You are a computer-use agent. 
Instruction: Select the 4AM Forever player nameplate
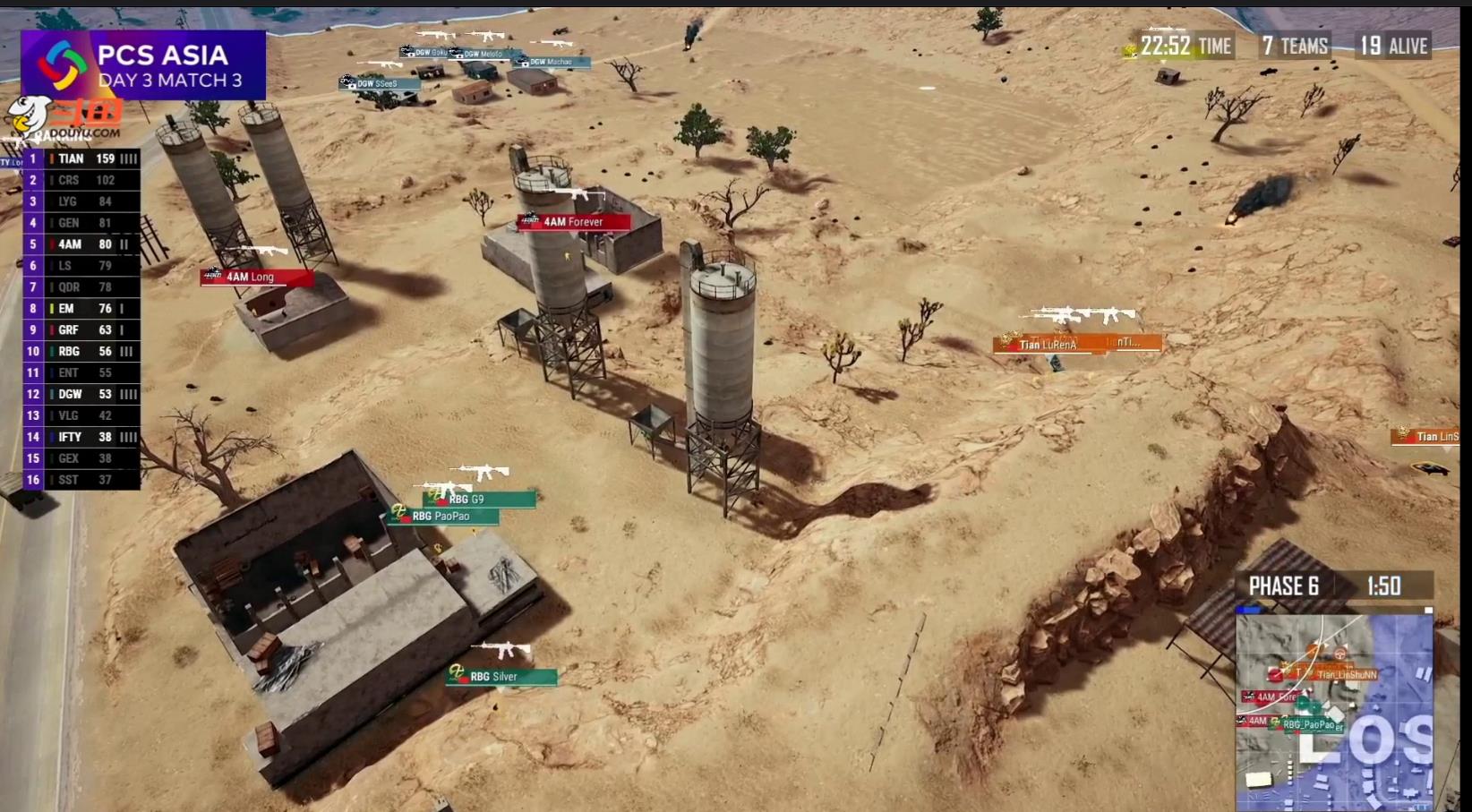click(x=573, y=222)
